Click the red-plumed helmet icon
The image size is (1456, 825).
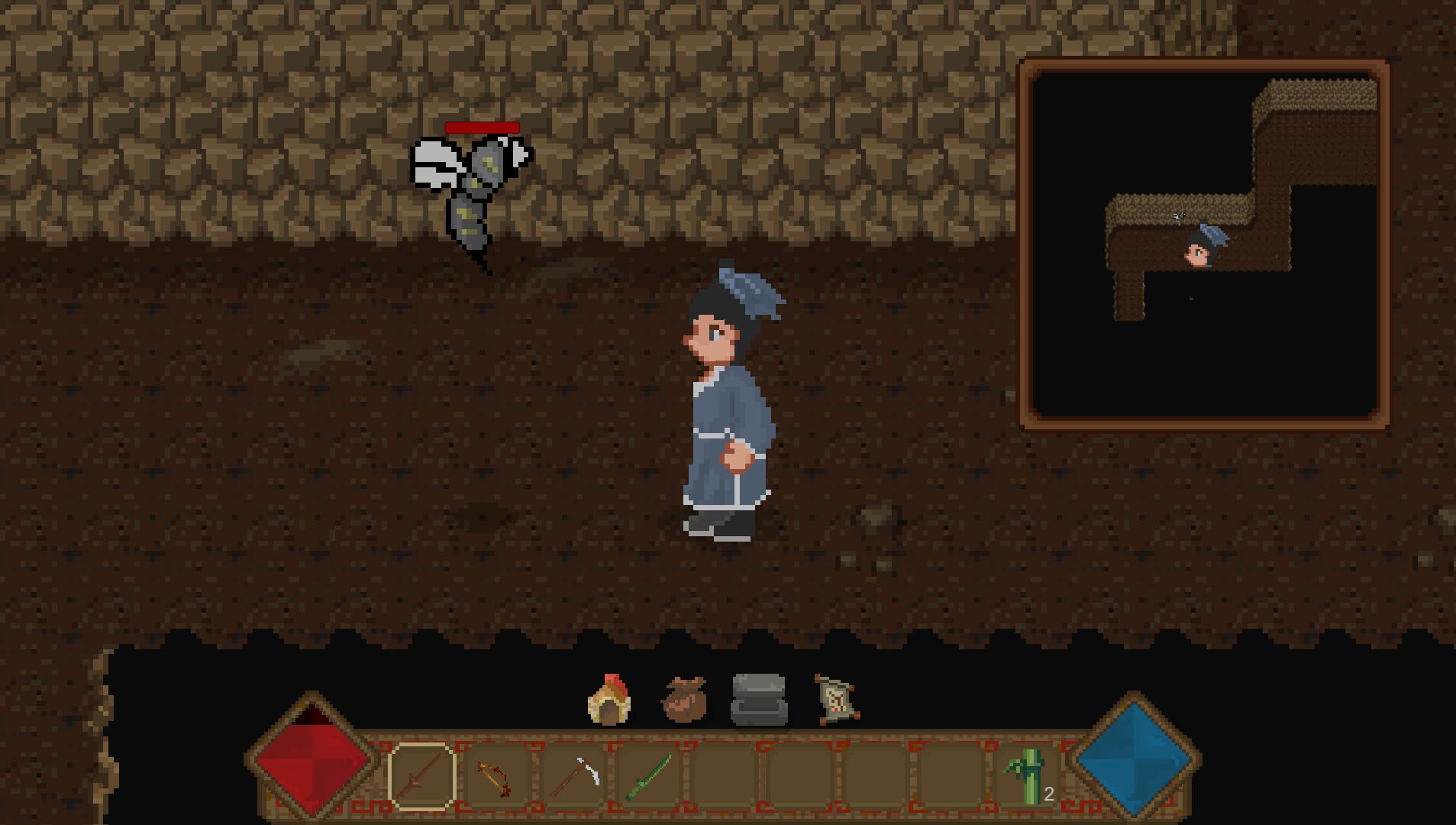click(x=609, y=699)
